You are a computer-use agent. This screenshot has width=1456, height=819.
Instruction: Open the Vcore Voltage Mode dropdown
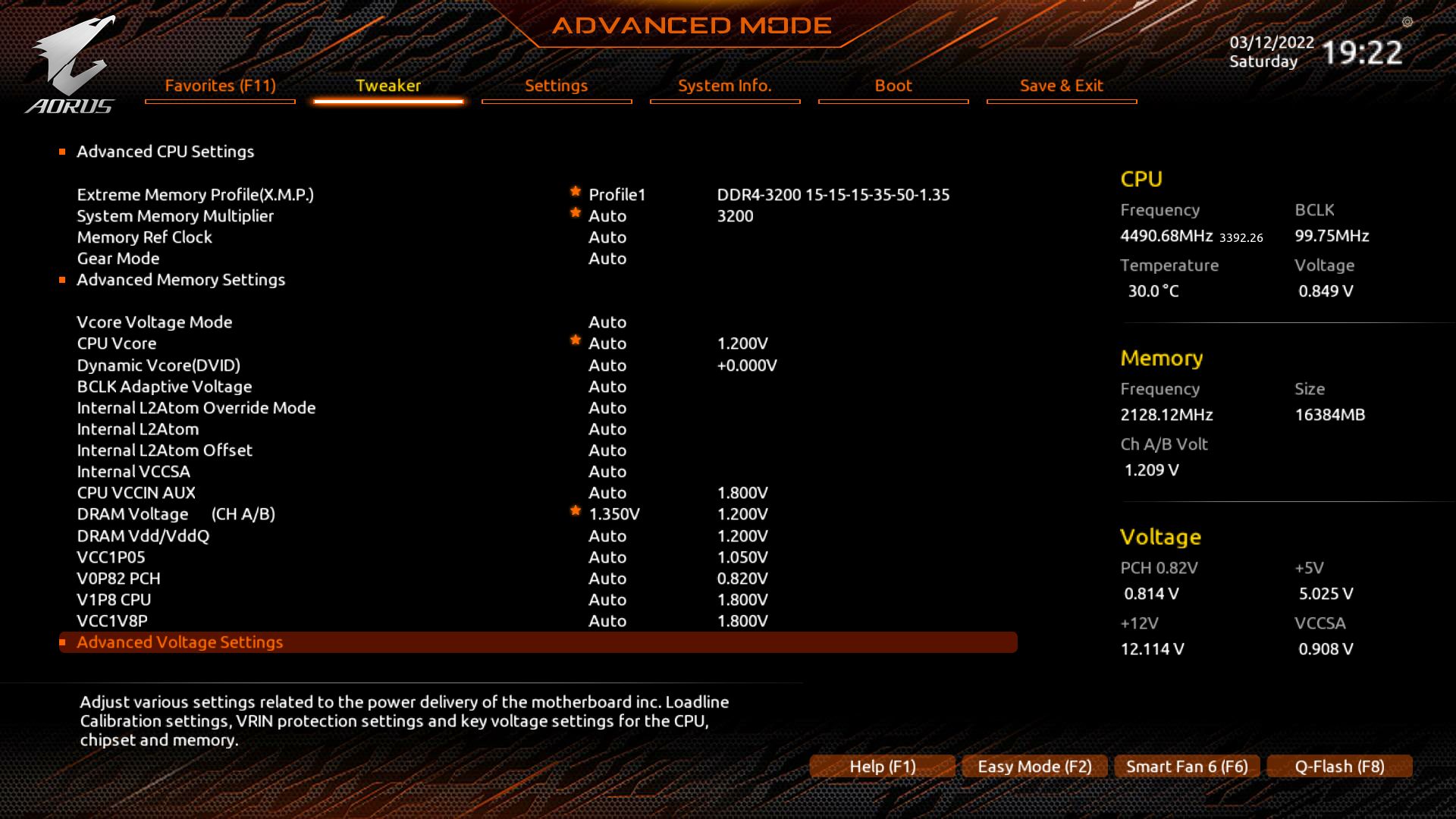coord(607,322)
